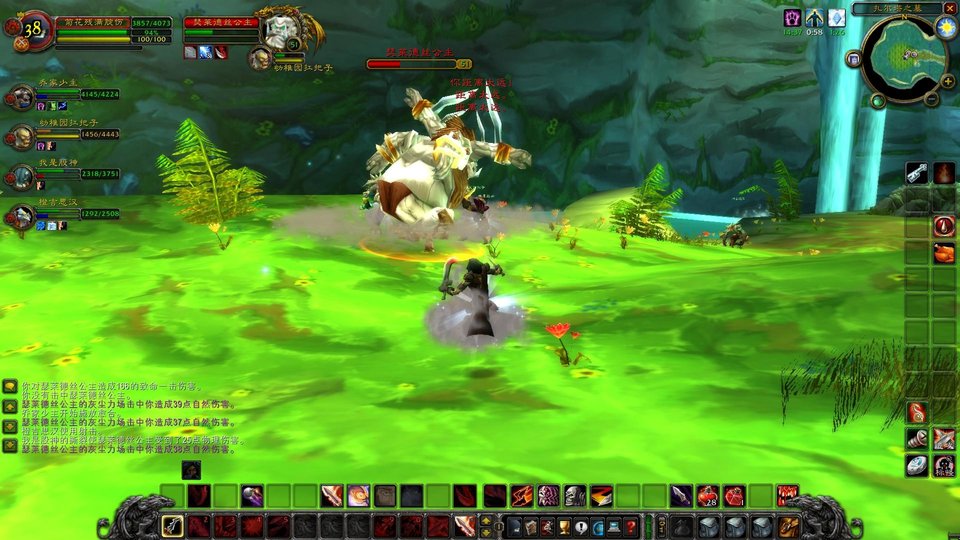Viewport: 960px width, 540px height.
Task: Use the red potion with 28 charges
Action: click(707, 495)
